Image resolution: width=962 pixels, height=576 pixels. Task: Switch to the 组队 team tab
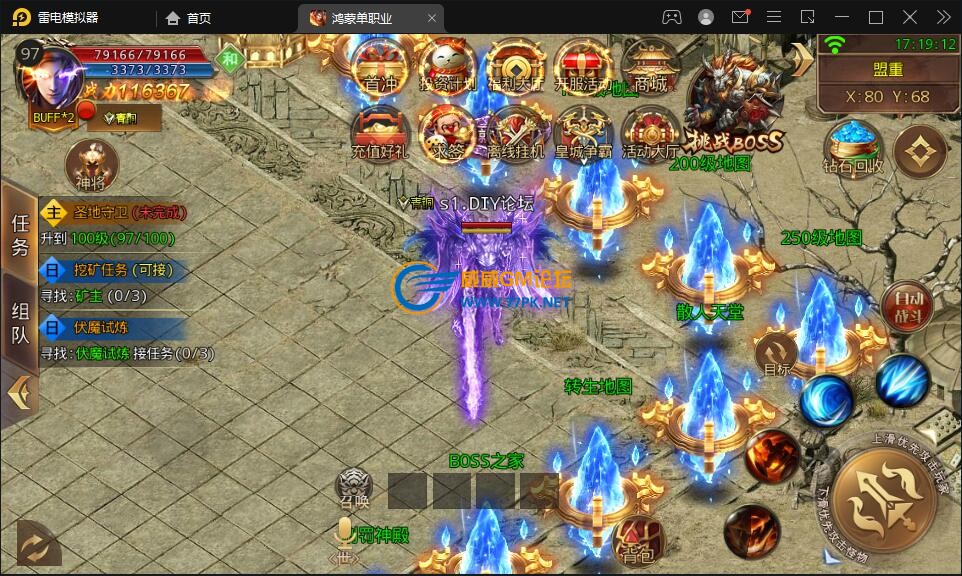[20, 323]
